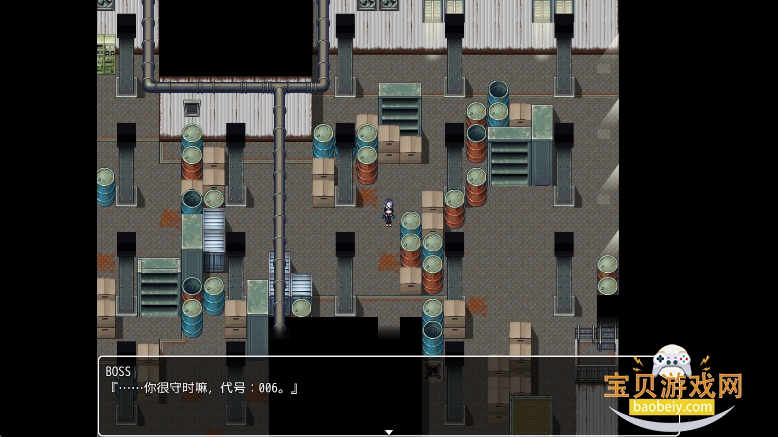Open the baobeiy.com watermark link
Image resolution: width=778 pixels, height=437 pixels.
click(671, 407)
